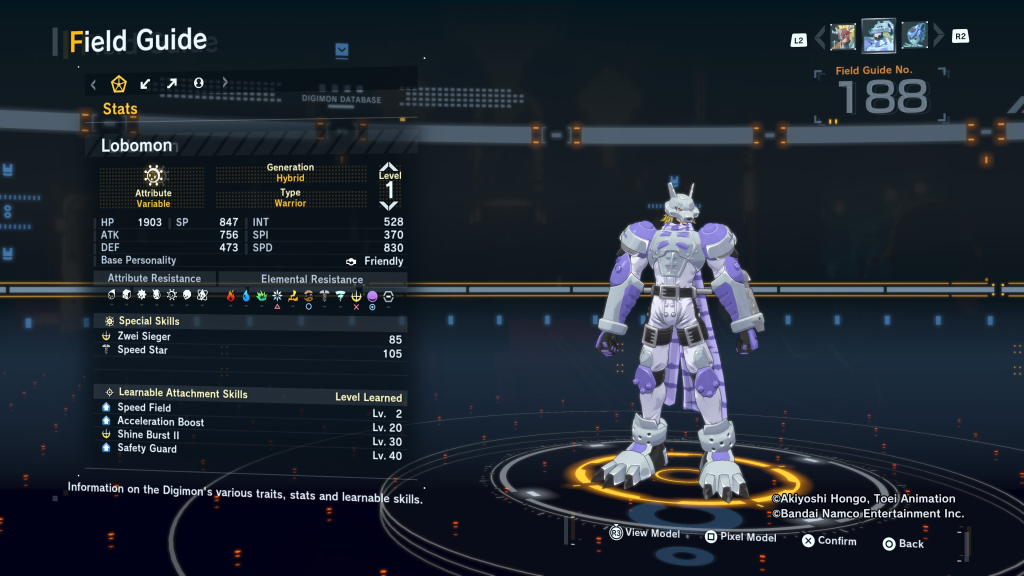Go to the previous tab with left chevron
The height and width of the screenshot is (576, 1024).
coord(94,83)
